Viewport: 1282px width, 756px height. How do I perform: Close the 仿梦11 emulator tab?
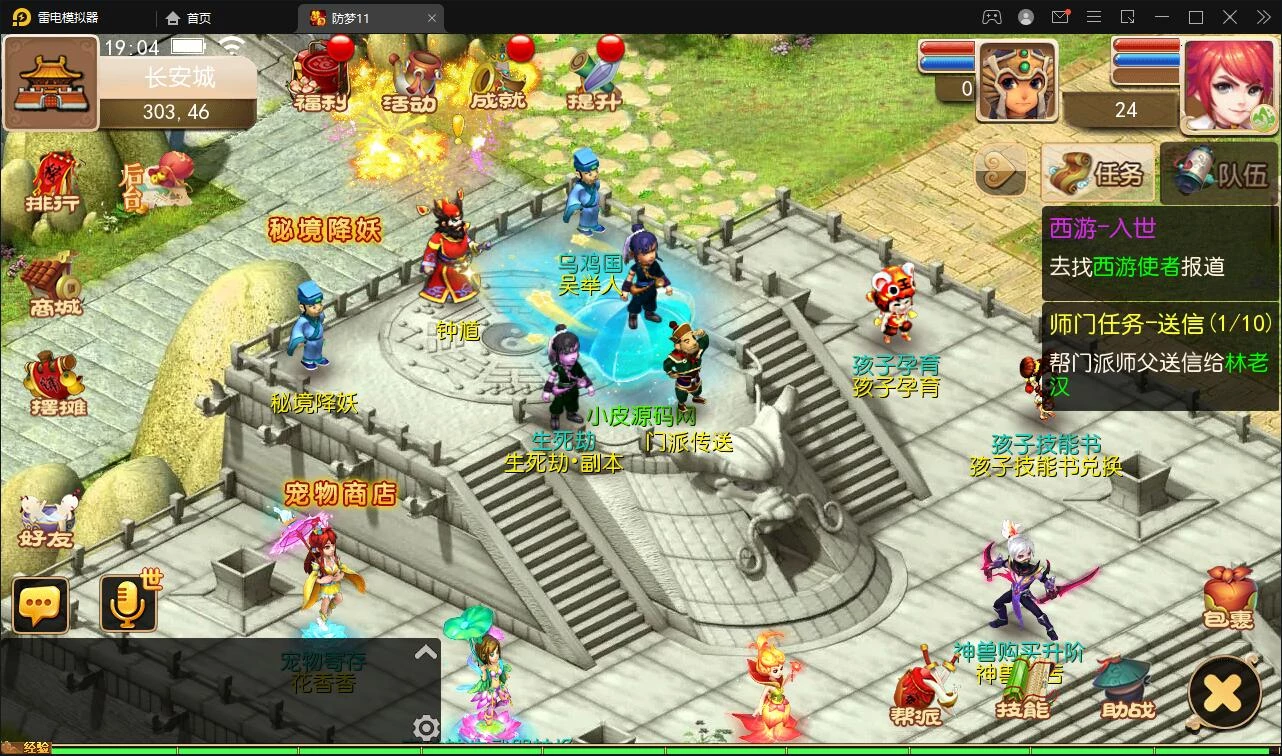click(x=432, y=18)
